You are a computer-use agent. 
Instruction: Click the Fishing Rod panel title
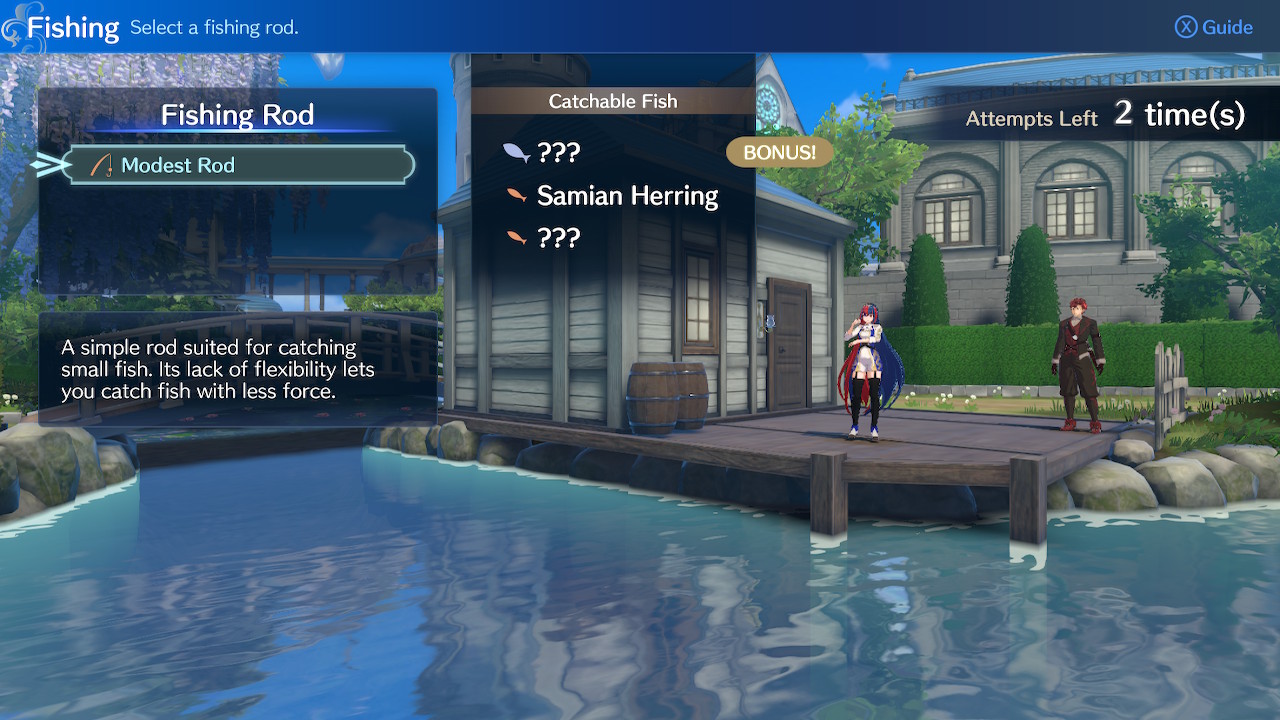point(237,114)
